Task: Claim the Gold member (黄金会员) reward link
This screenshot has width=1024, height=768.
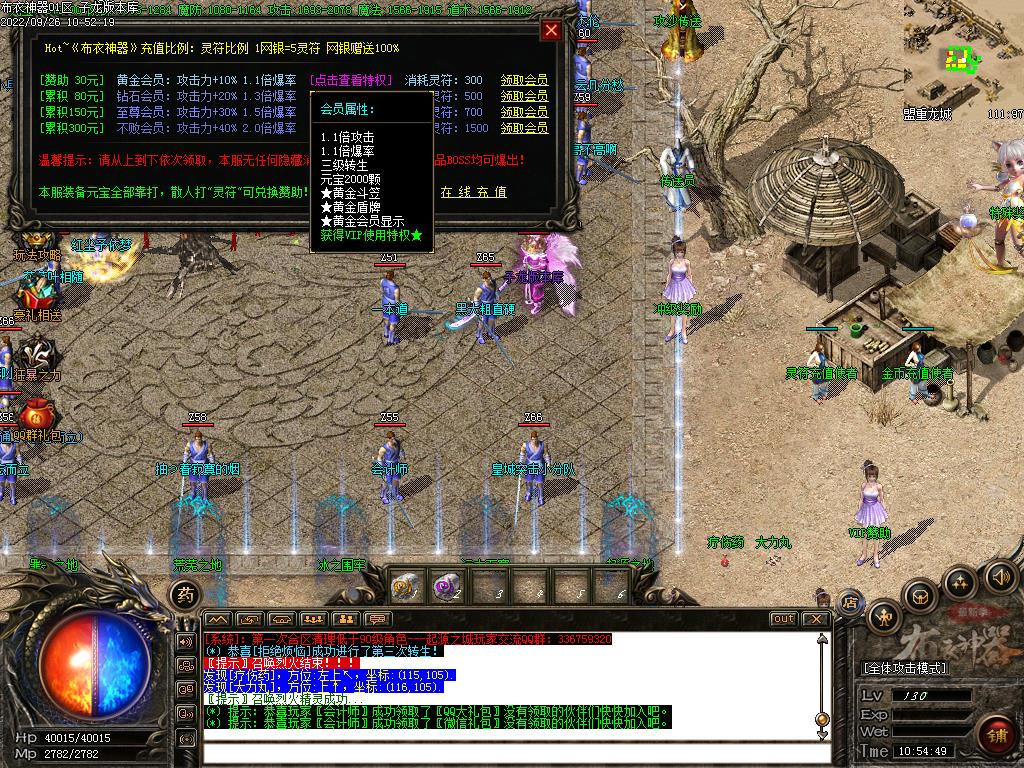Action: [524, 80]
